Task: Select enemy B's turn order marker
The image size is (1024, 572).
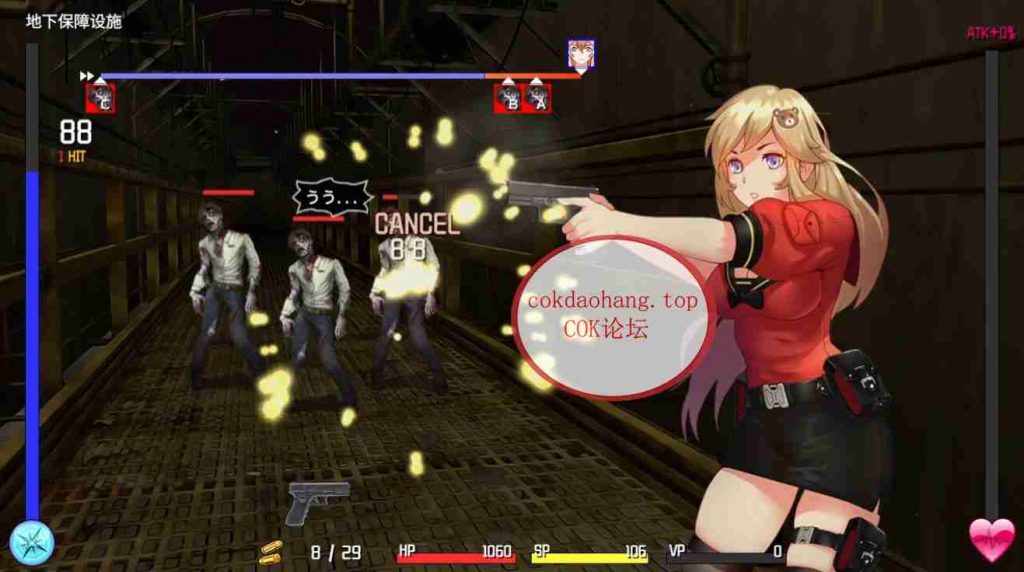Action: click(508, 98)
